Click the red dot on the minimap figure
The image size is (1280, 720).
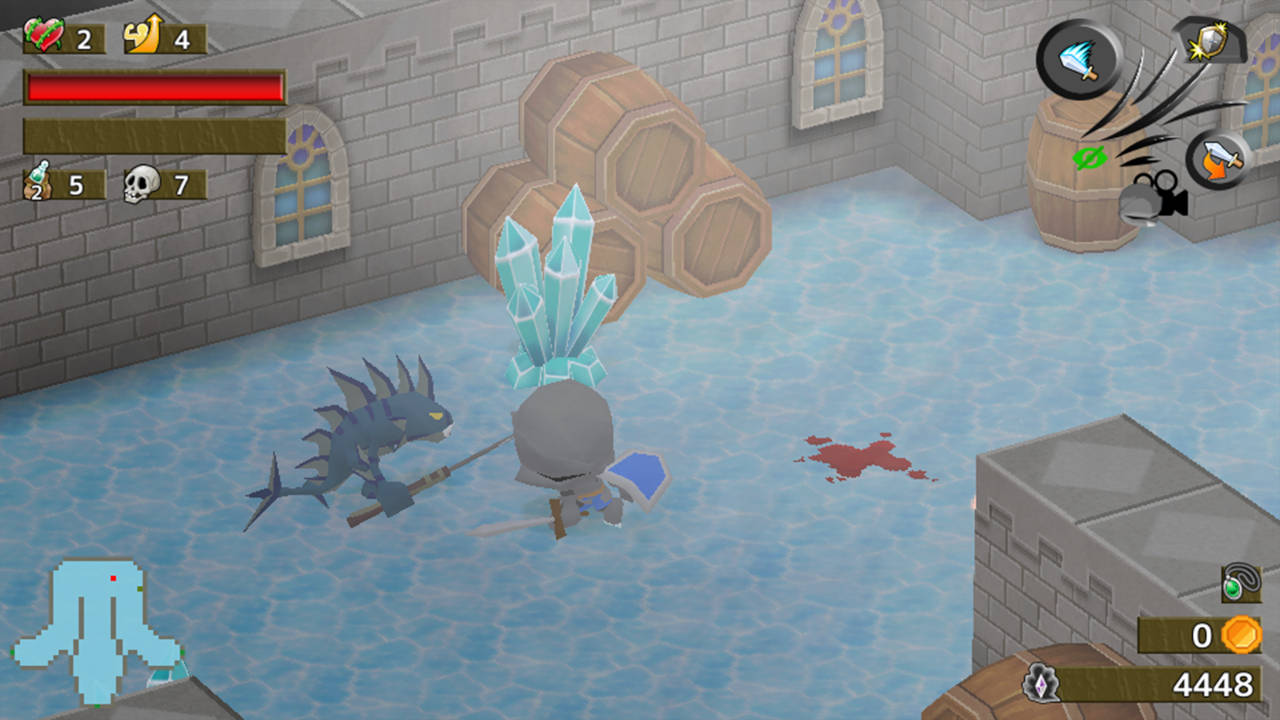[x=111, y=577]
